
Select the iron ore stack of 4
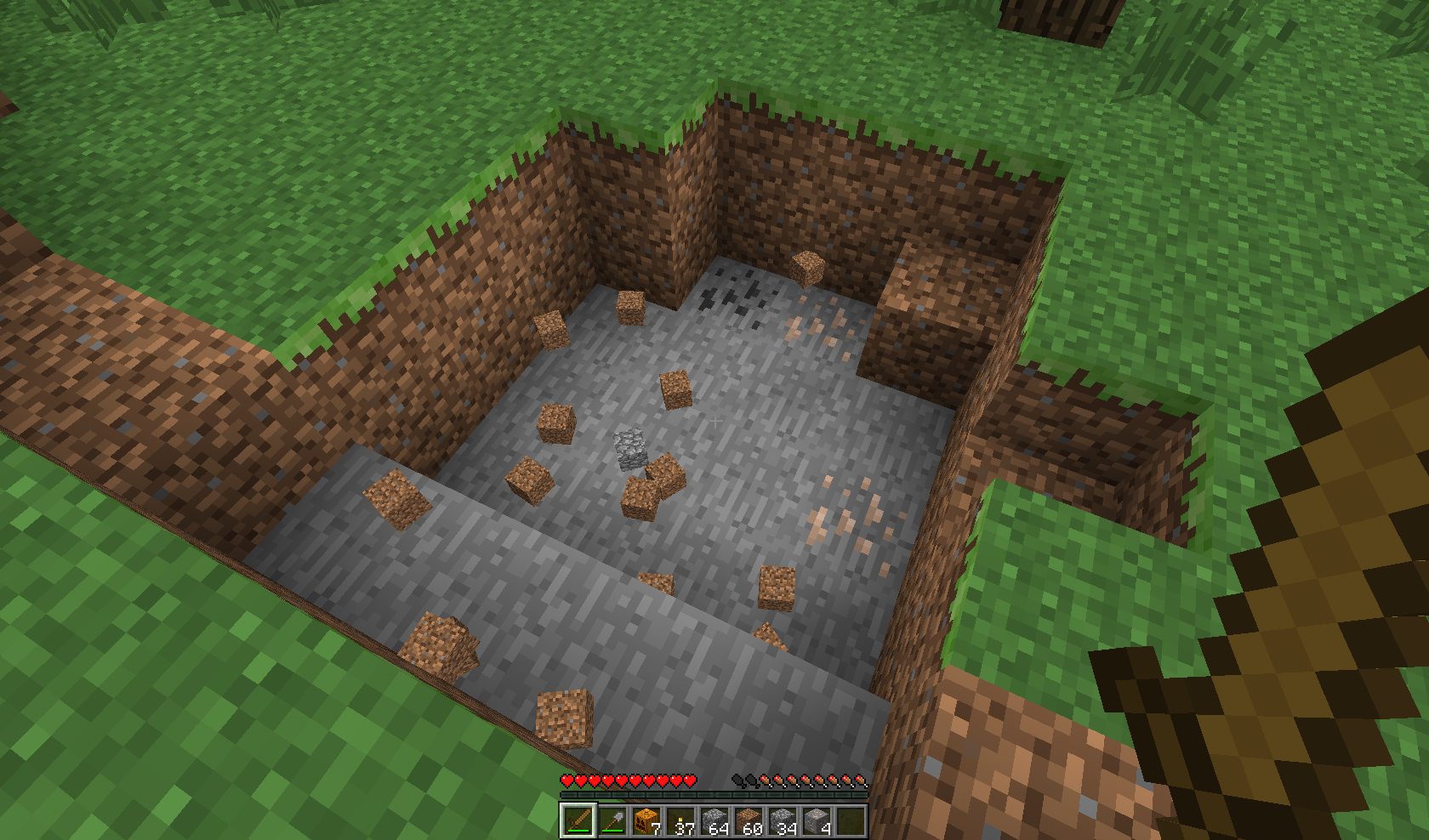coord(816,820)
